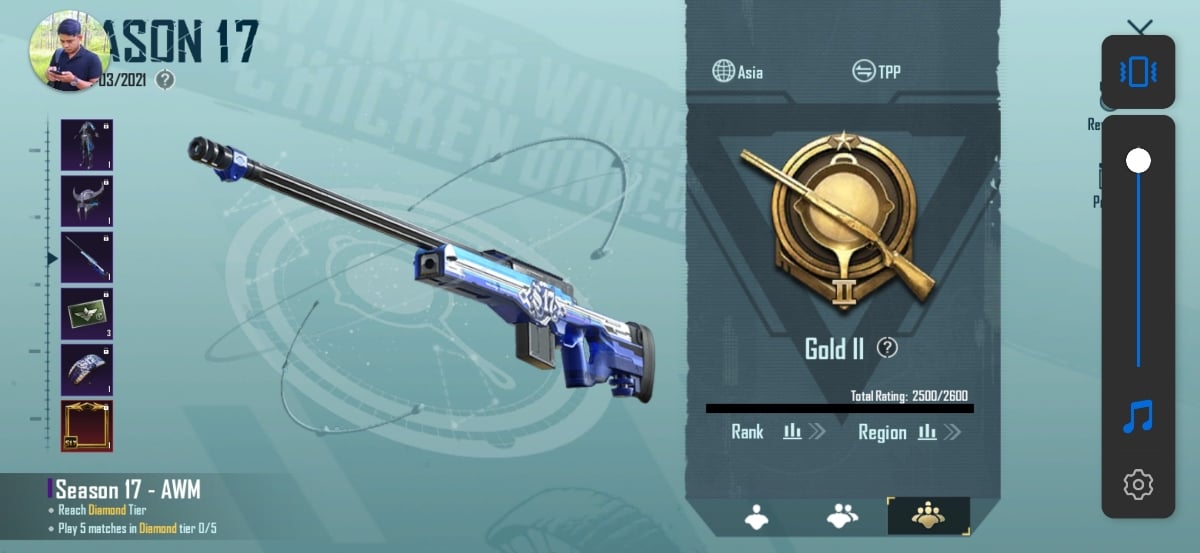Choose the AWM rifle skin reward
This screenshot has width=1200, height=553.
87,257
